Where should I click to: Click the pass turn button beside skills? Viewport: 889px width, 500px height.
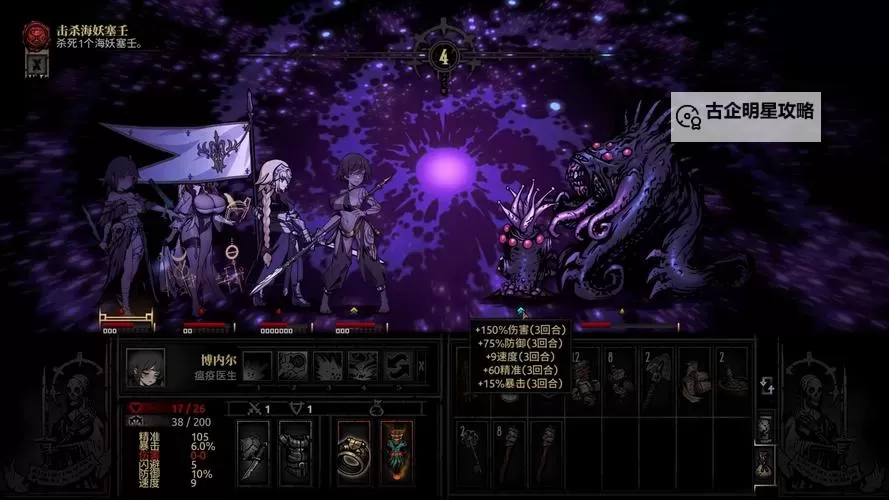point(421,366)
